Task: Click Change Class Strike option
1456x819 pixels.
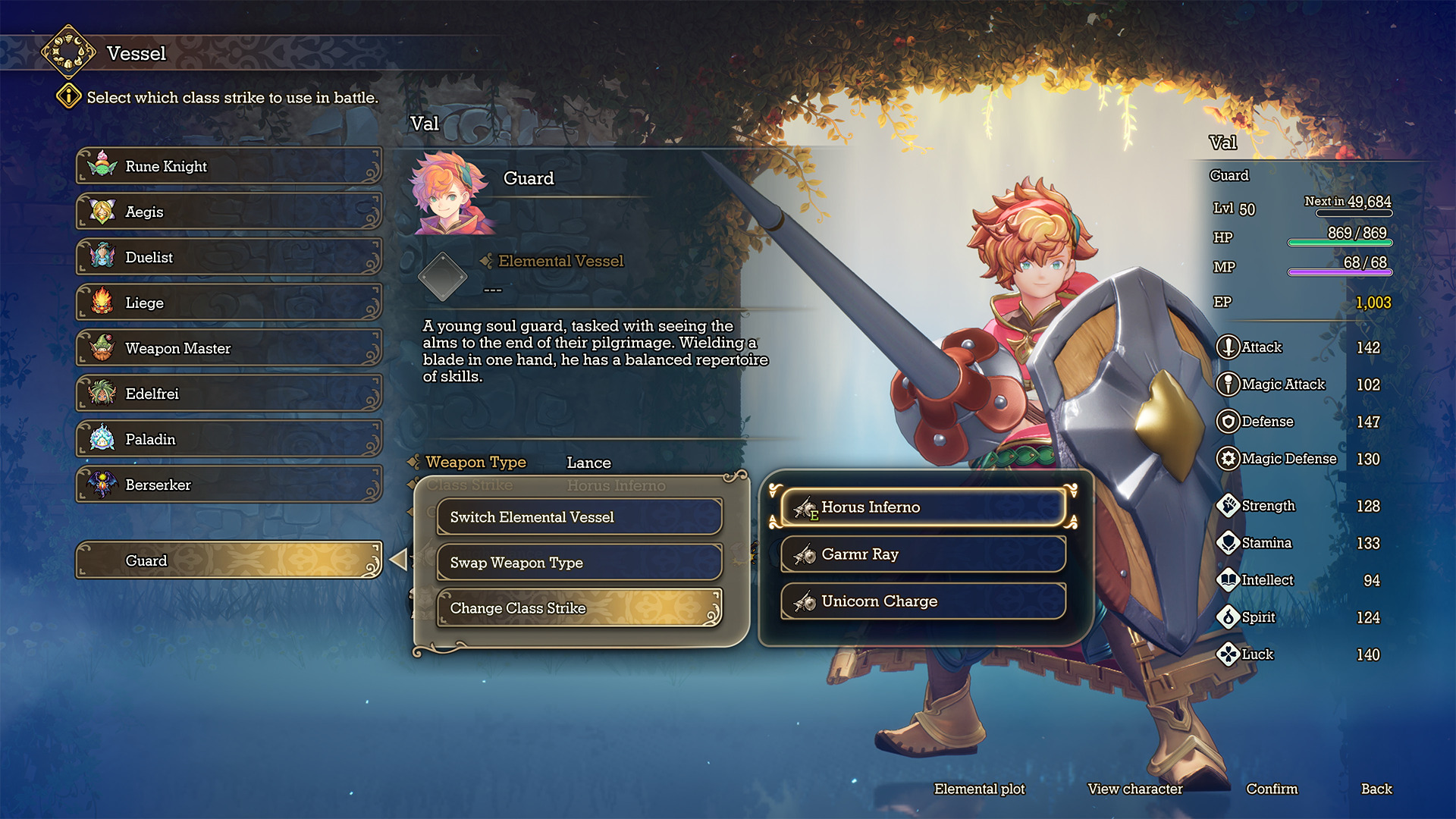Action: (579, 608)
